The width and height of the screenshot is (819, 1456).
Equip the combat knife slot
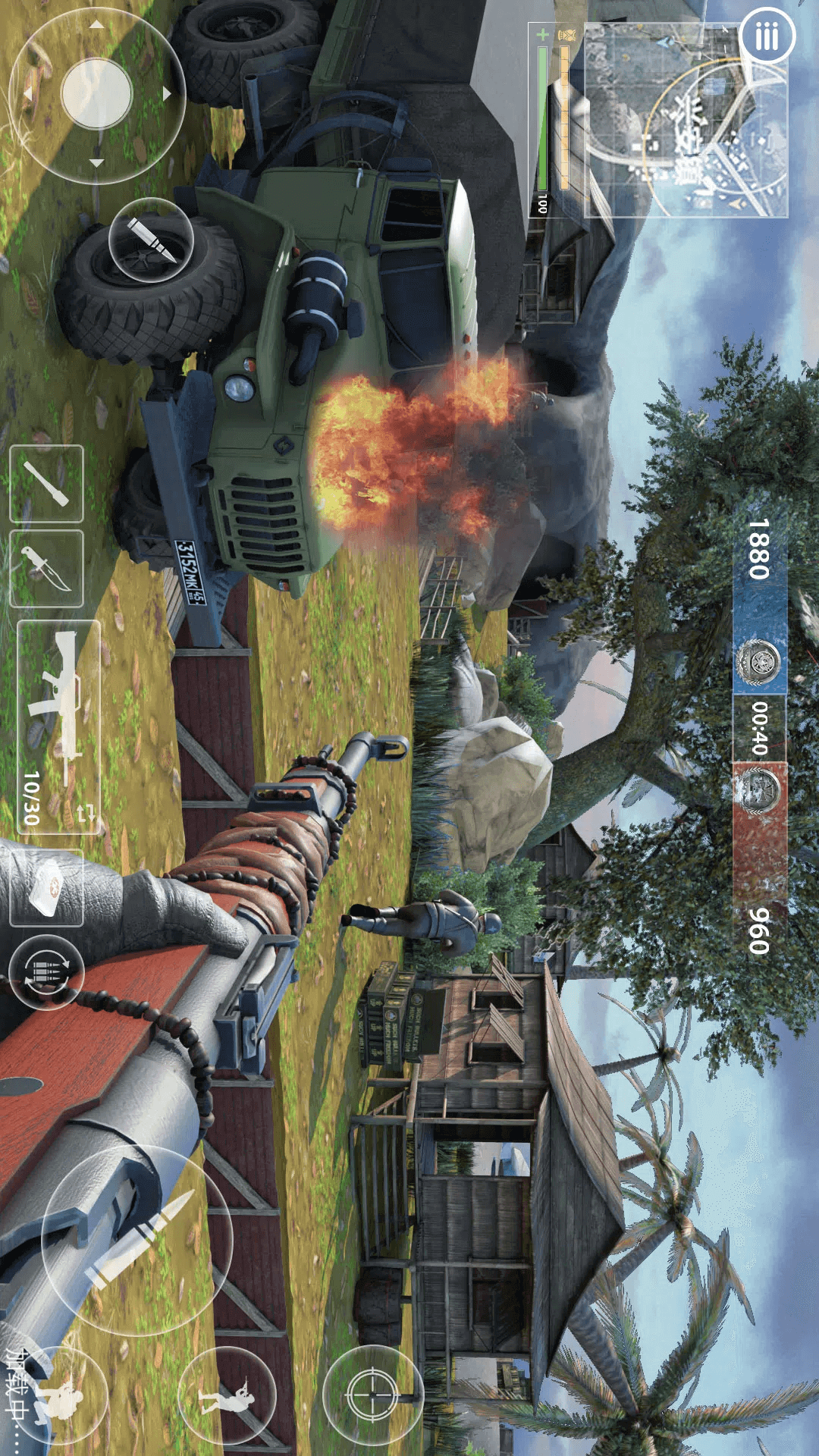pos(46,569)
